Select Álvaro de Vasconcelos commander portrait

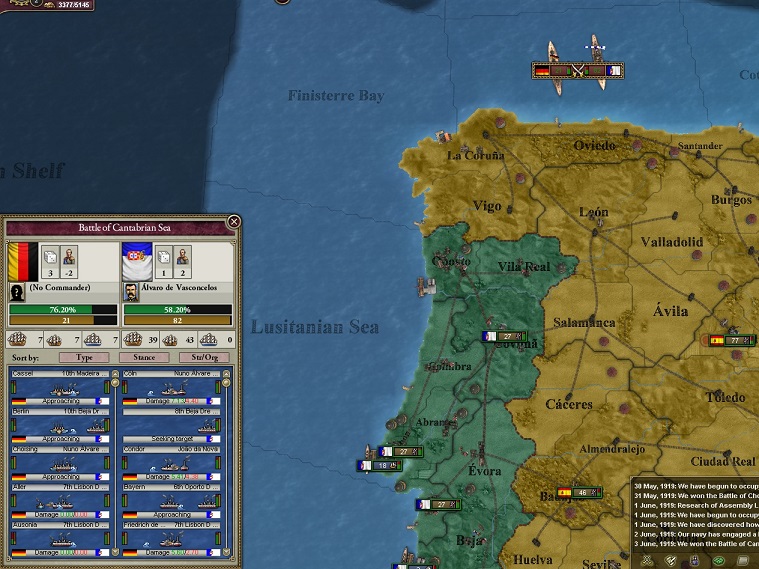(x=135, y=291)
